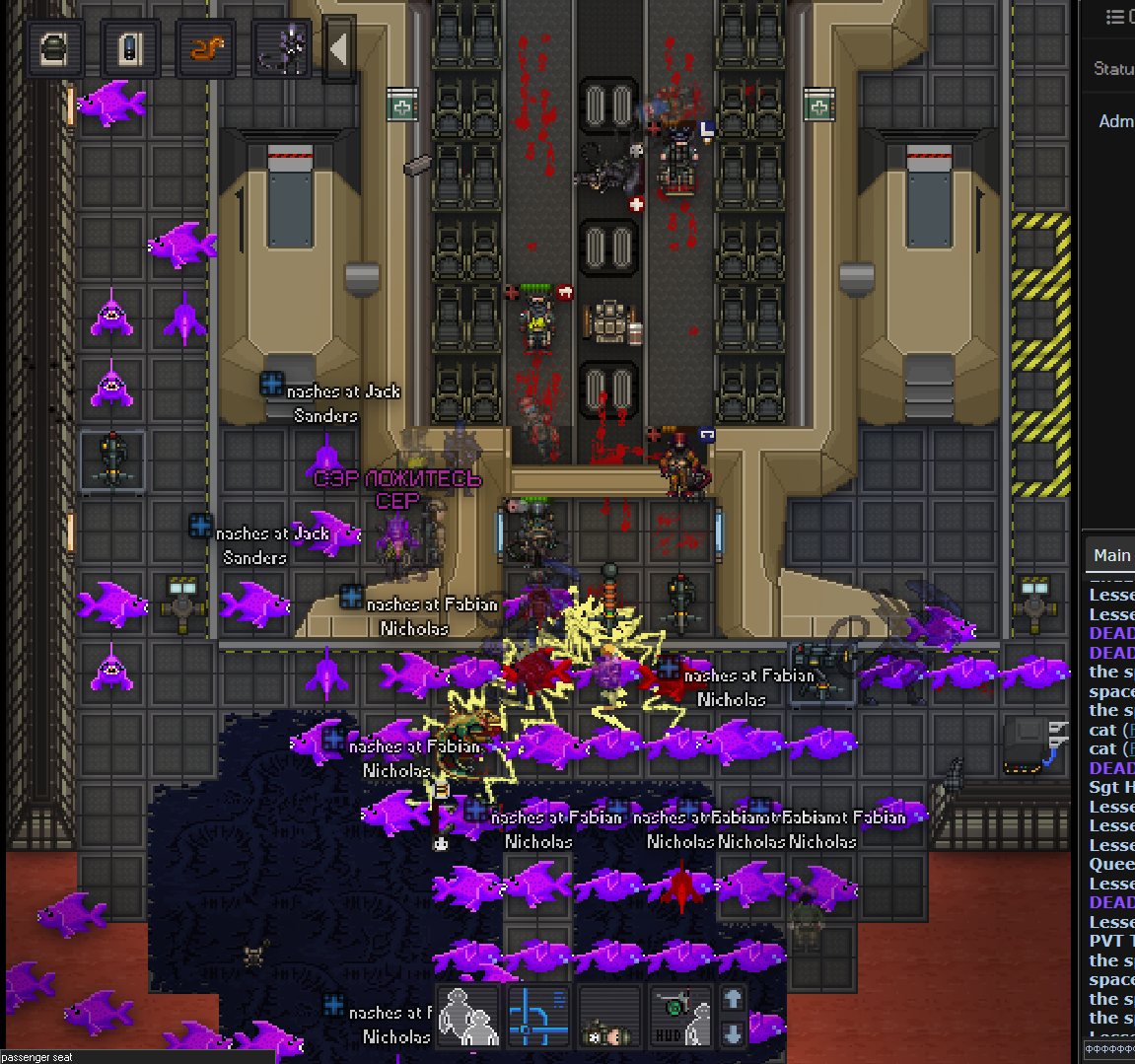Viewport: 1135px width, 1064px height.
Task: Open the two grey figures ghost icon
Action: tap(468, 1016)
